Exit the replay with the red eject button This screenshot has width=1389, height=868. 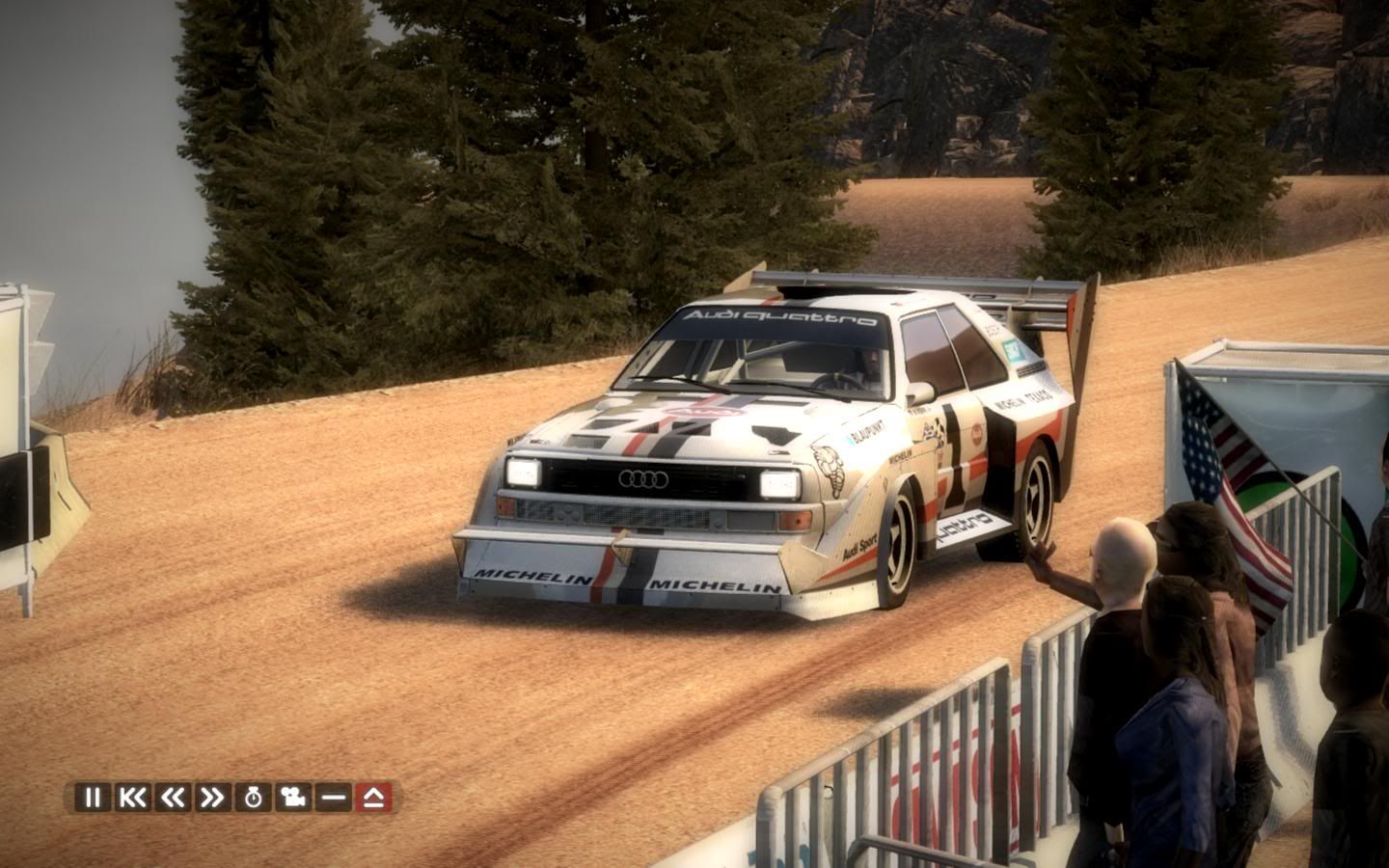pyautogui.click(x=372, y=798)
